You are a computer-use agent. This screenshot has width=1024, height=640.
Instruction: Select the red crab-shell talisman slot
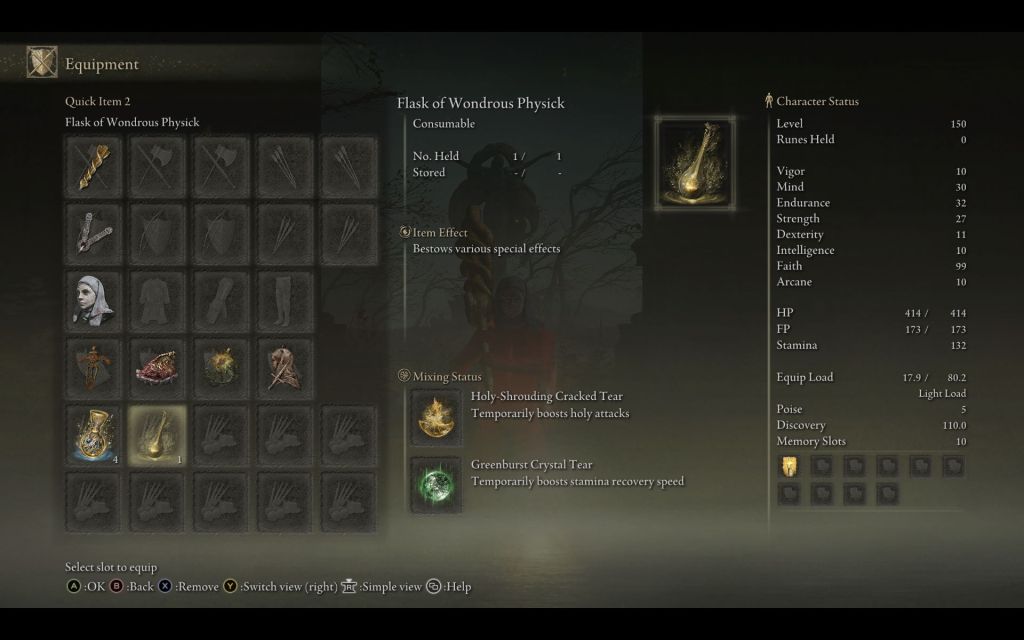[x=157, y=367]
